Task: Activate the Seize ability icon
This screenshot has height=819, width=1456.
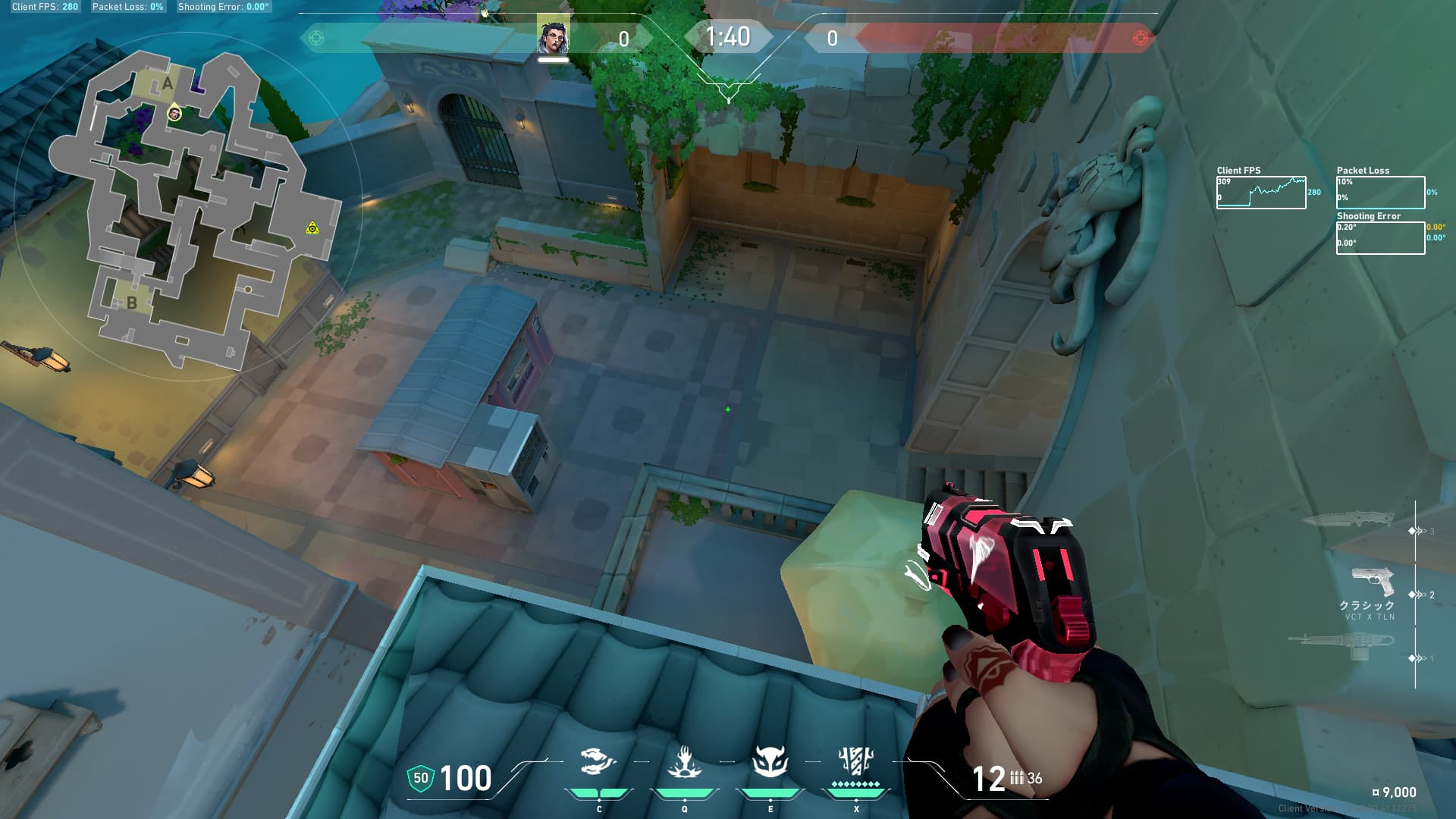Action: [684, 761]
